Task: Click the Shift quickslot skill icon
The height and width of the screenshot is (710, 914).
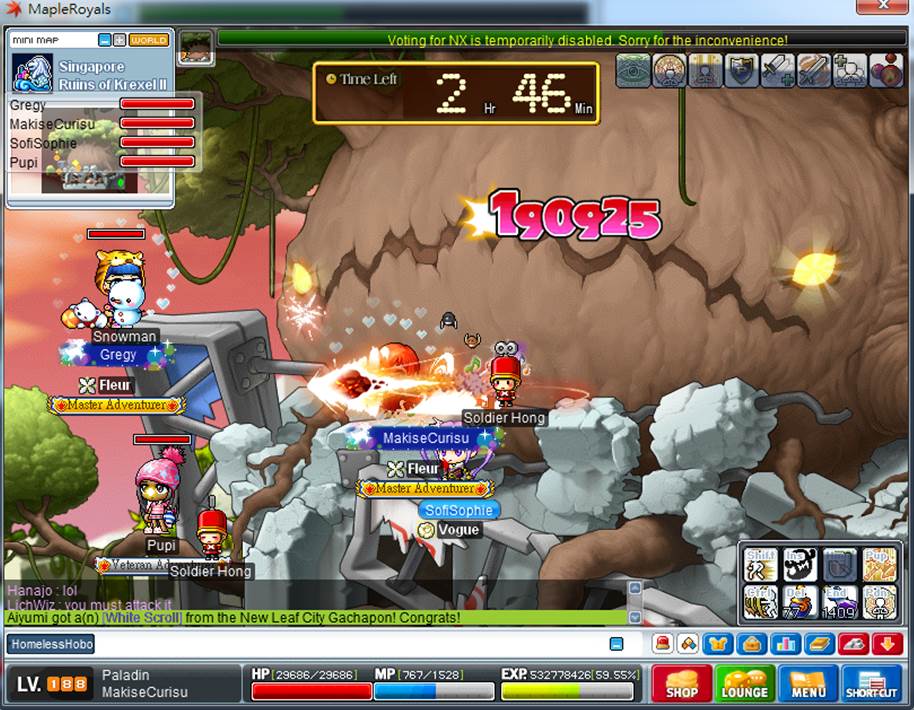Action: tap(760, 565)
